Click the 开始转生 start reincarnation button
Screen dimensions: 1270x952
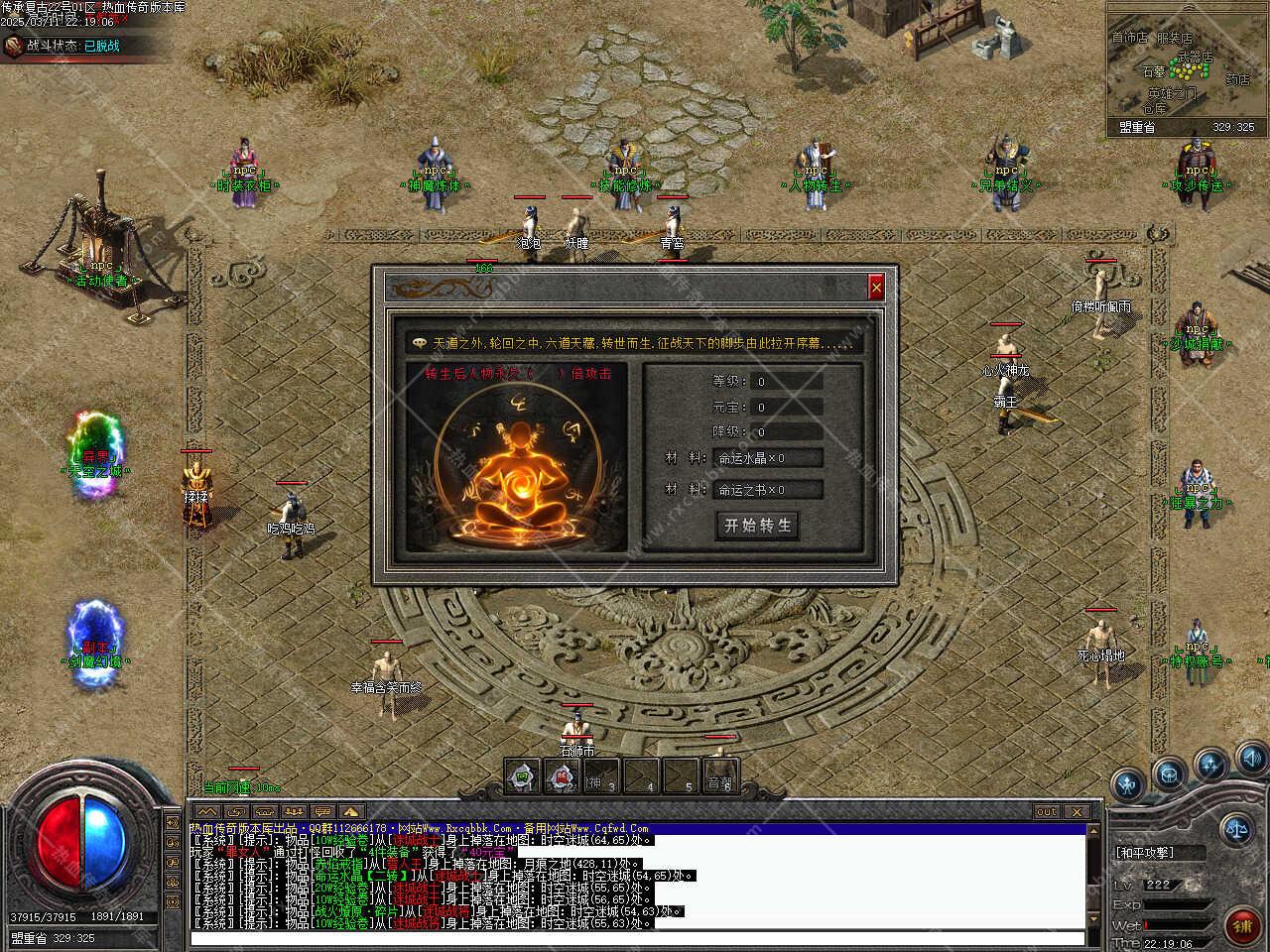pos(758,526)
